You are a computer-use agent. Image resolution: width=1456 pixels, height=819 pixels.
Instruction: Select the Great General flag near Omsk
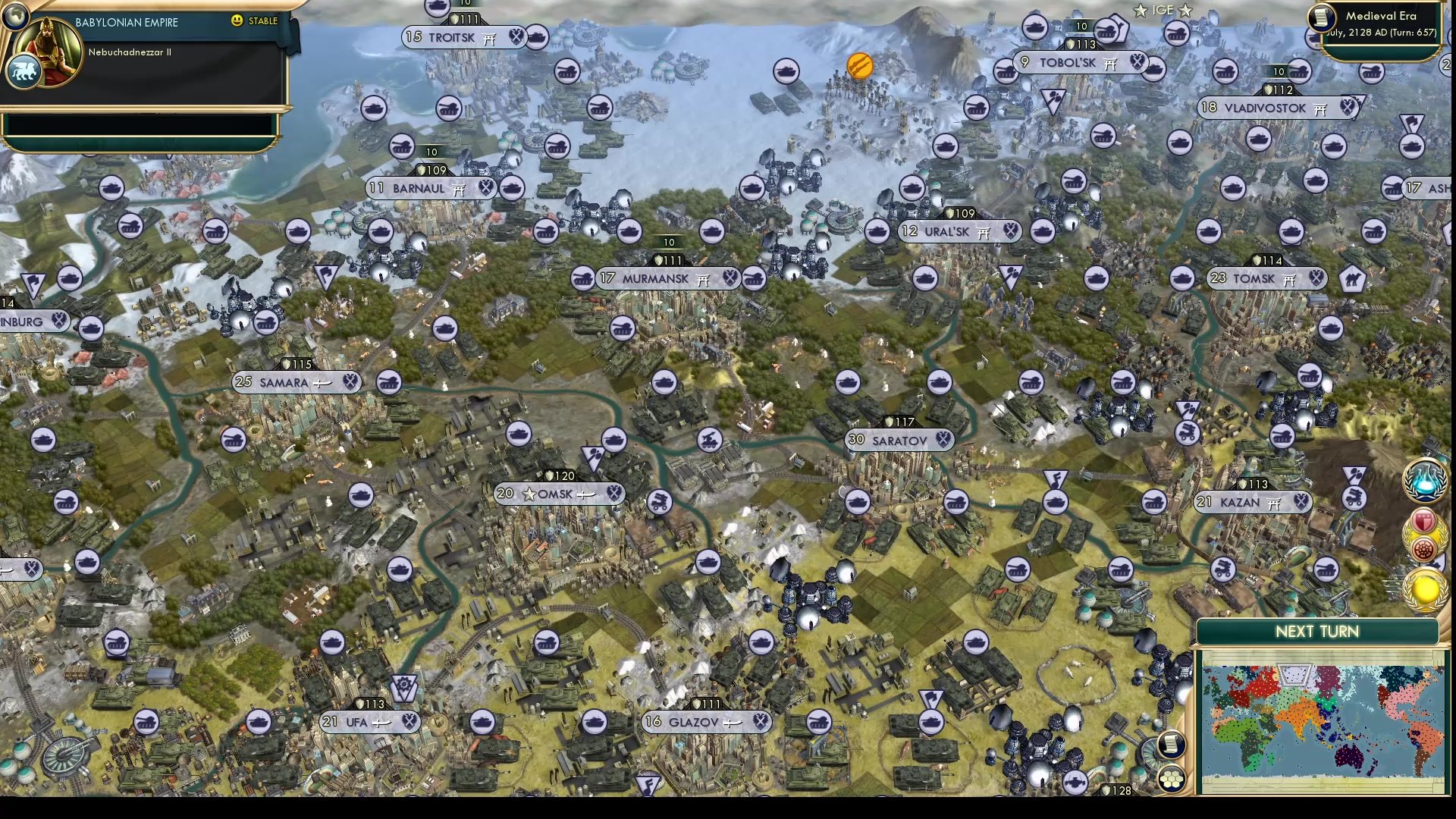(593, 457)
